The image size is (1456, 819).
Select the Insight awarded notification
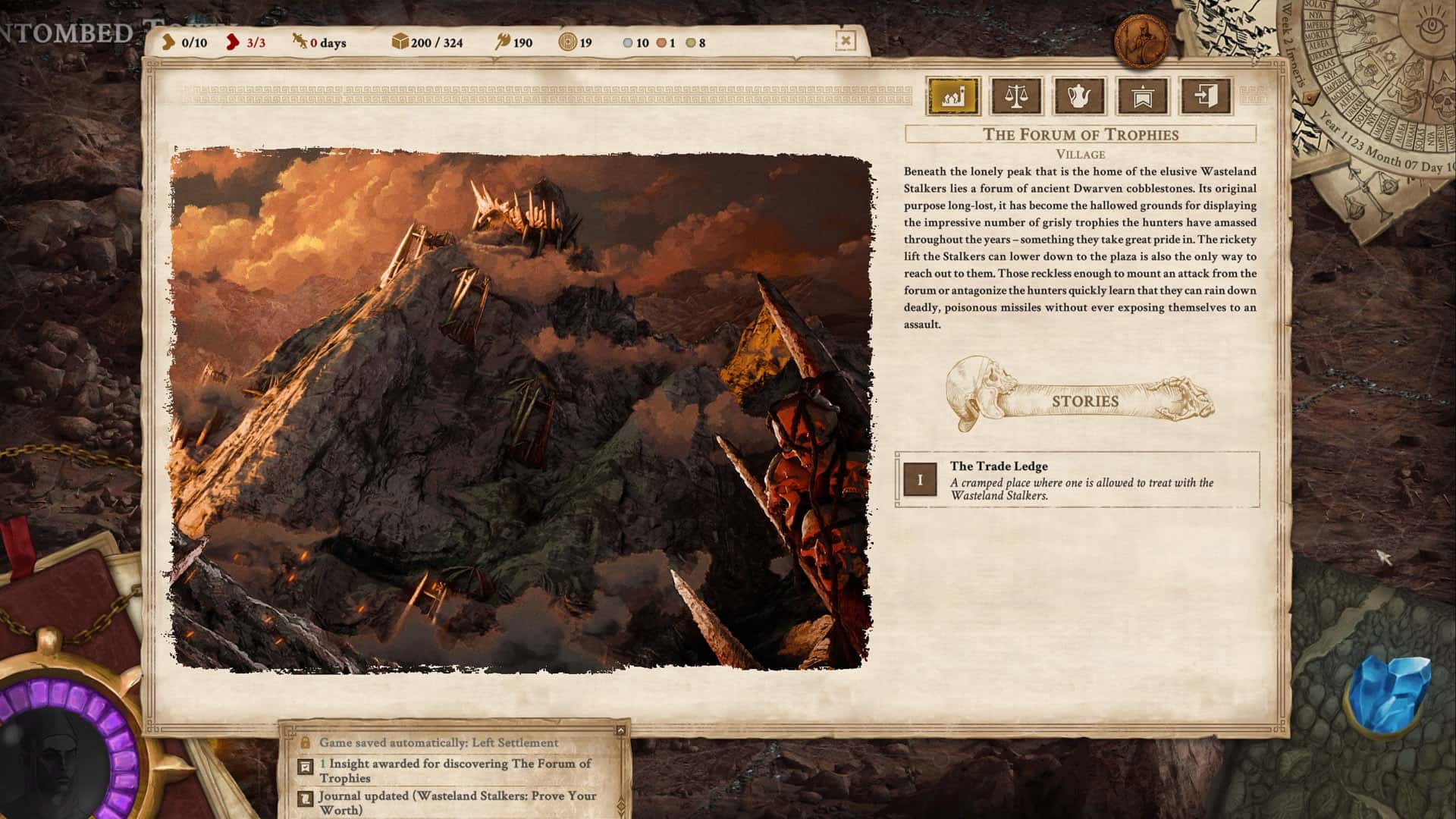coord(455,770)
